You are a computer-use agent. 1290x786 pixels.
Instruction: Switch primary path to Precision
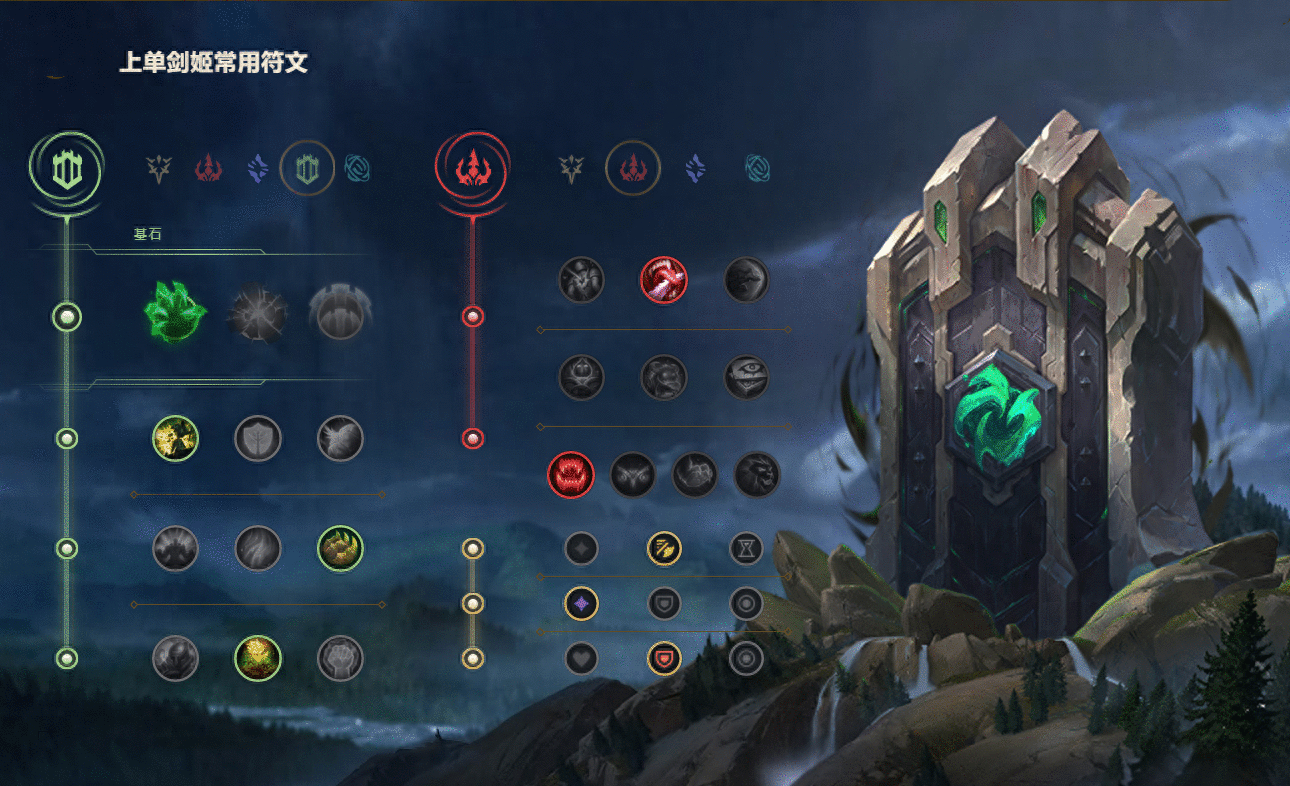158,169
